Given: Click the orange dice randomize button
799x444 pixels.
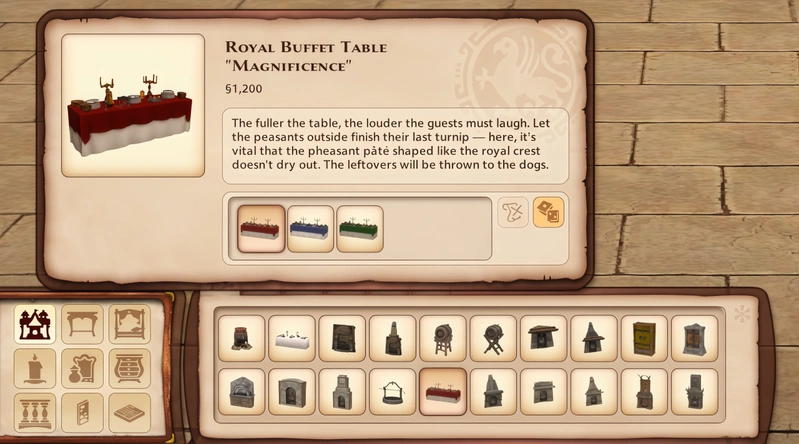Looking at the screenshot, I should tap(548, 212).
